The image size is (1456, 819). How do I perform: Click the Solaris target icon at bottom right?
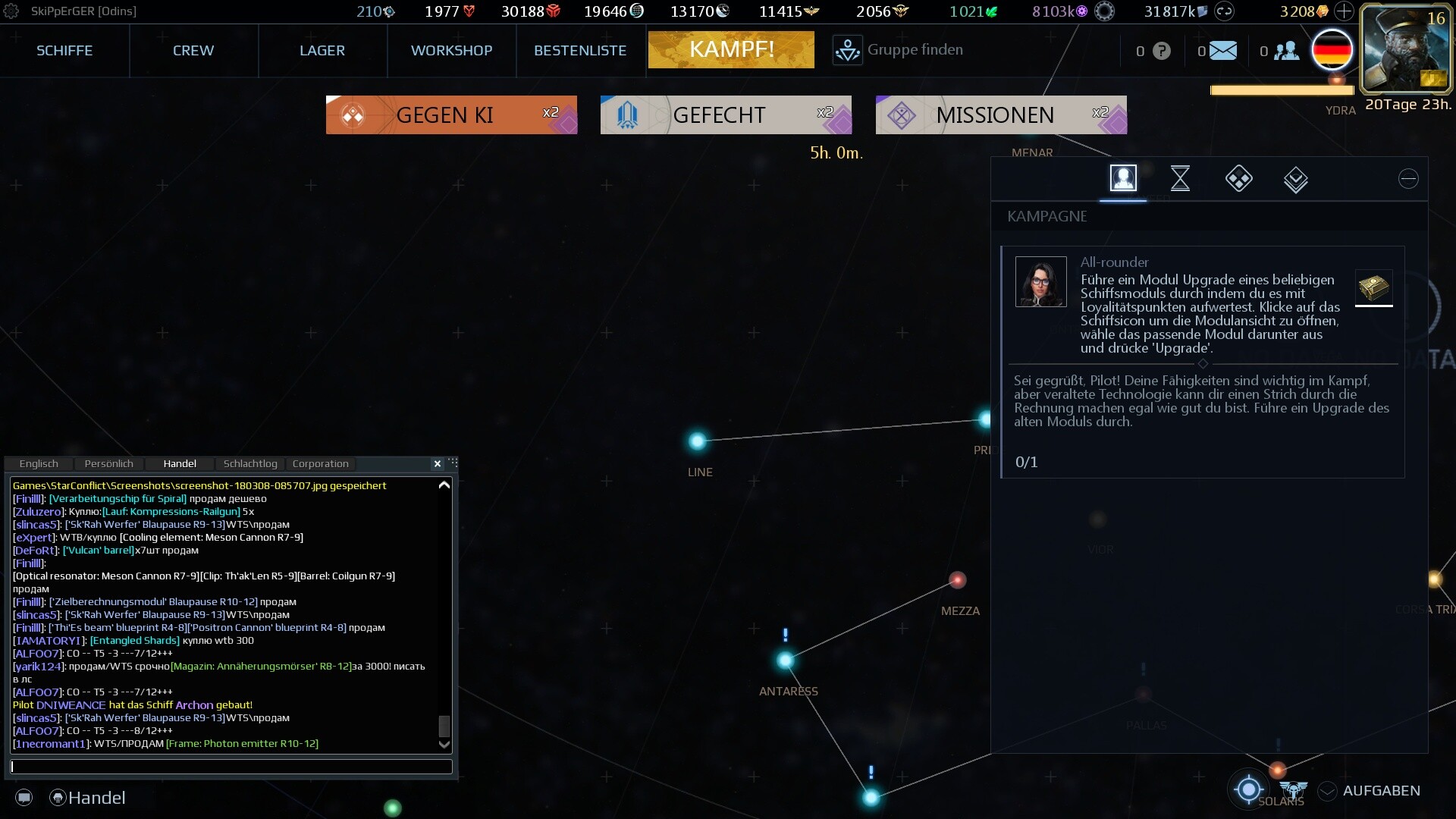coord(1247,789)
